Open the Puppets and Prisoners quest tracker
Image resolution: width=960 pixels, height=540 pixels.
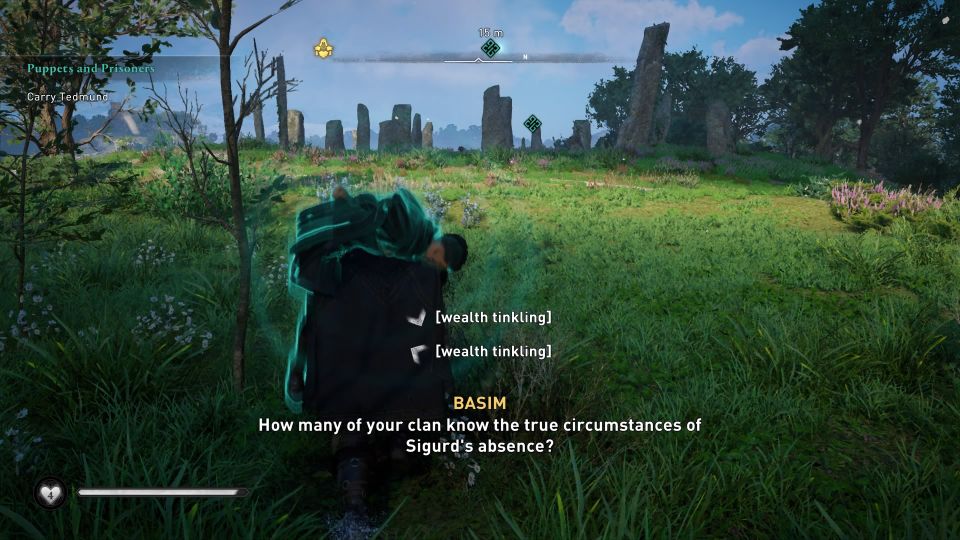tap(90, 69)
